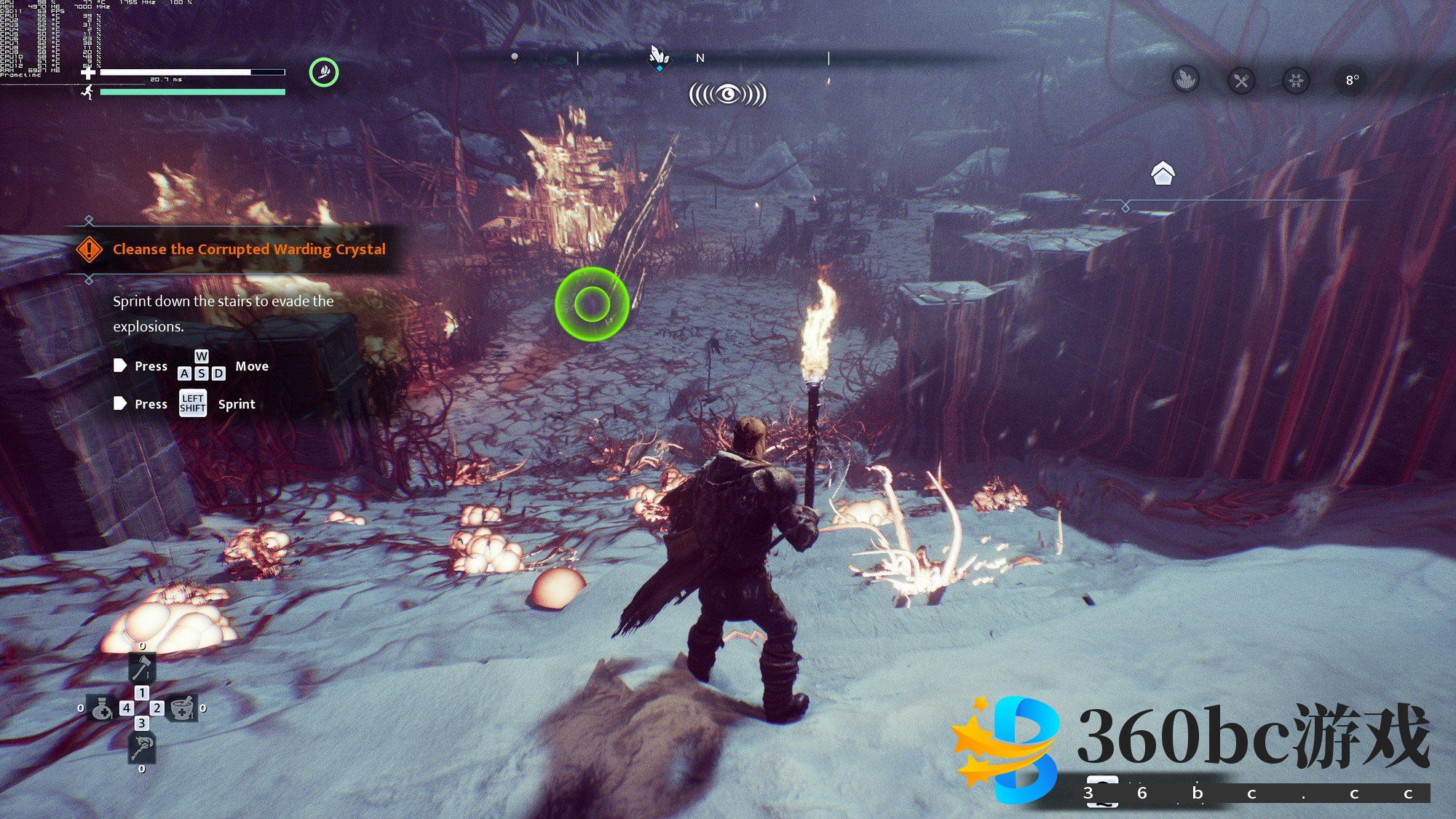Use the health potion flask slot
Image resolution: width=1456 pixels, height=819 pixels.
(101, 708)
